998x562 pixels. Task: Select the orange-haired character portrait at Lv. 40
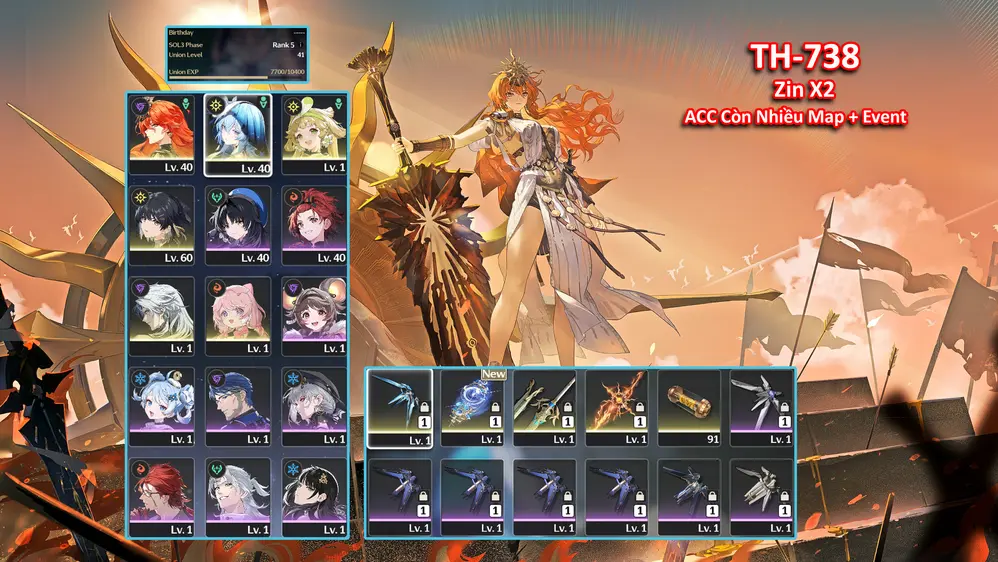[163, 135]
